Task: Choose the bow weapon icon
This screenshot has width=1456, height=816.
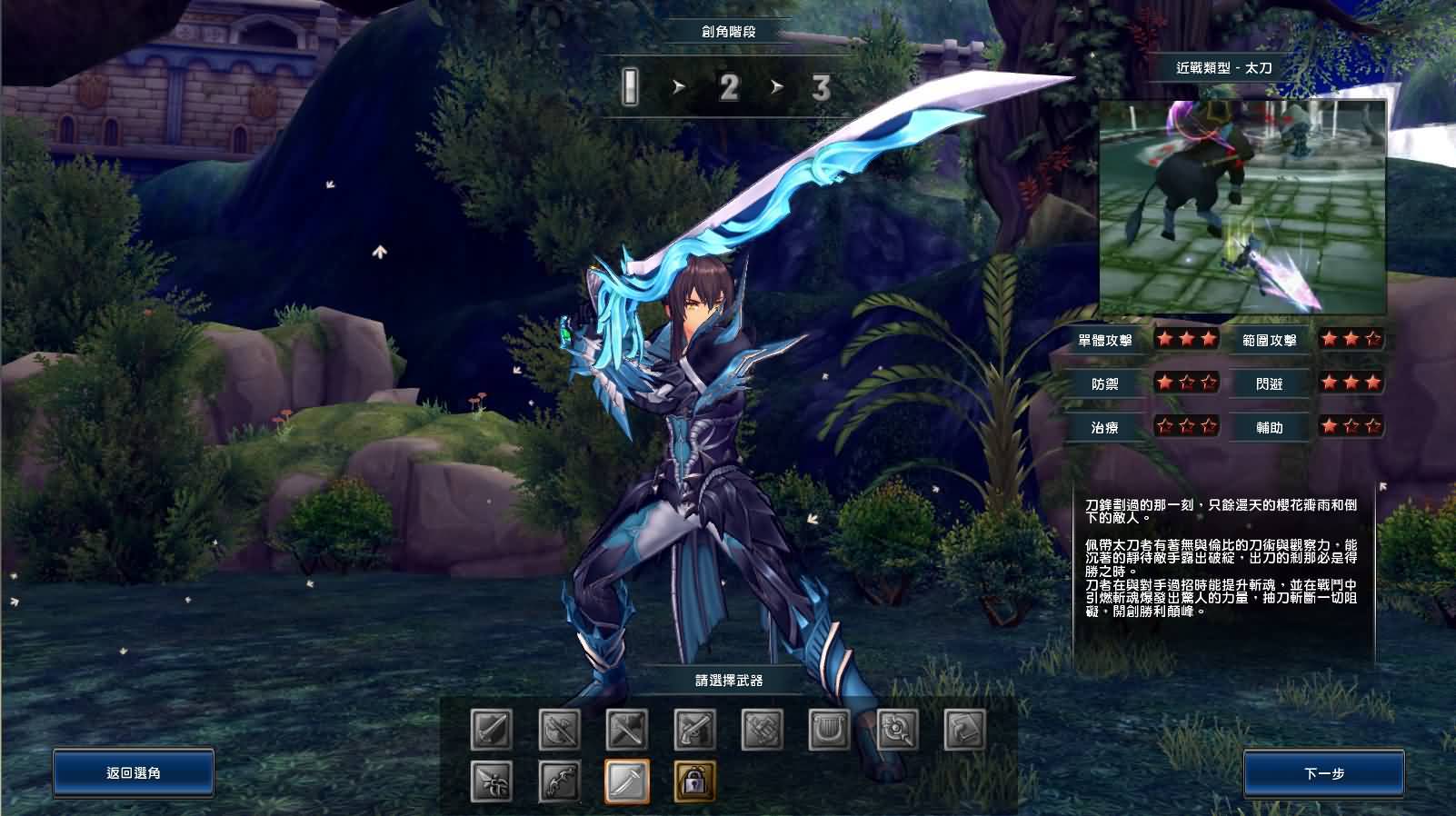Action: [559, 781]
